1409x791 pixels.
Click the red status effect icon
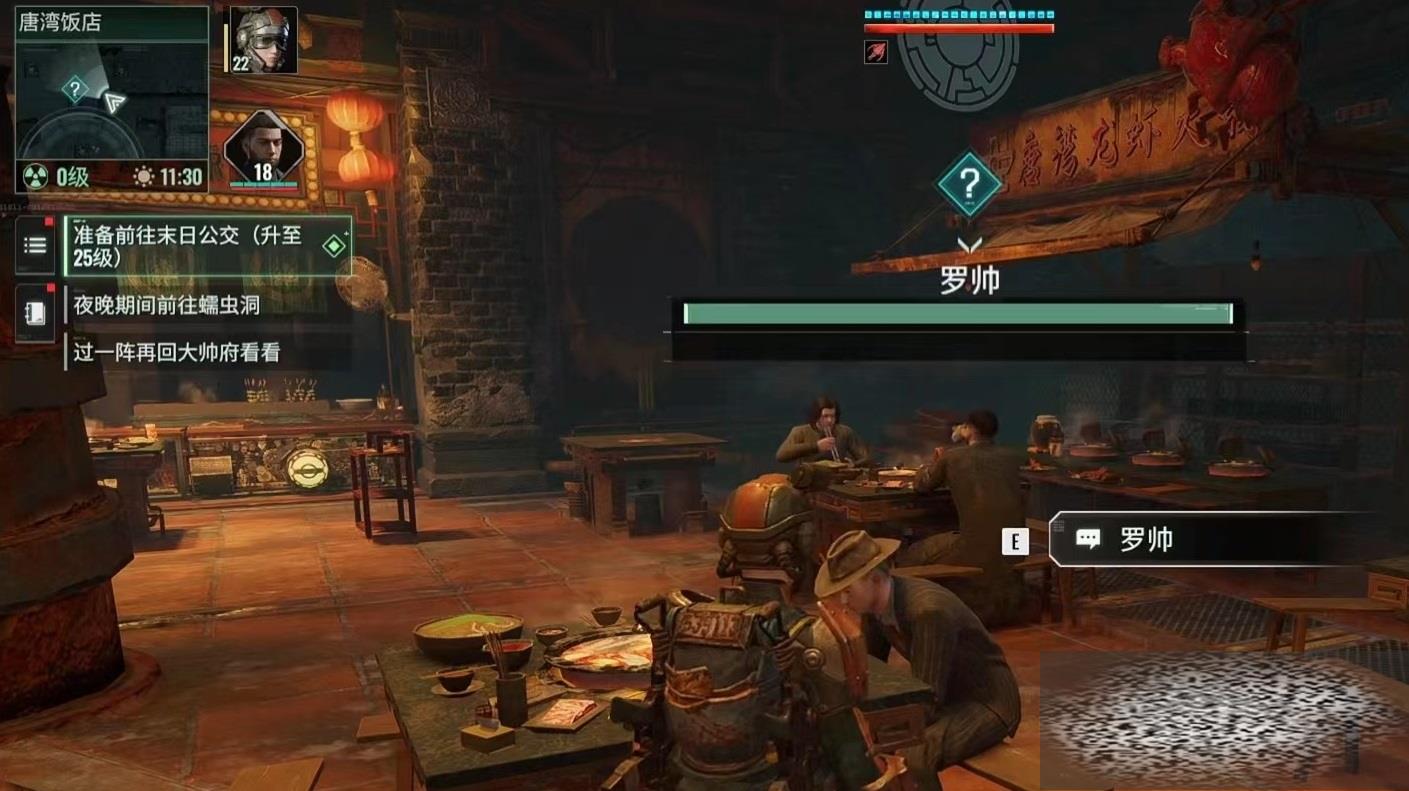click(875, 52)
